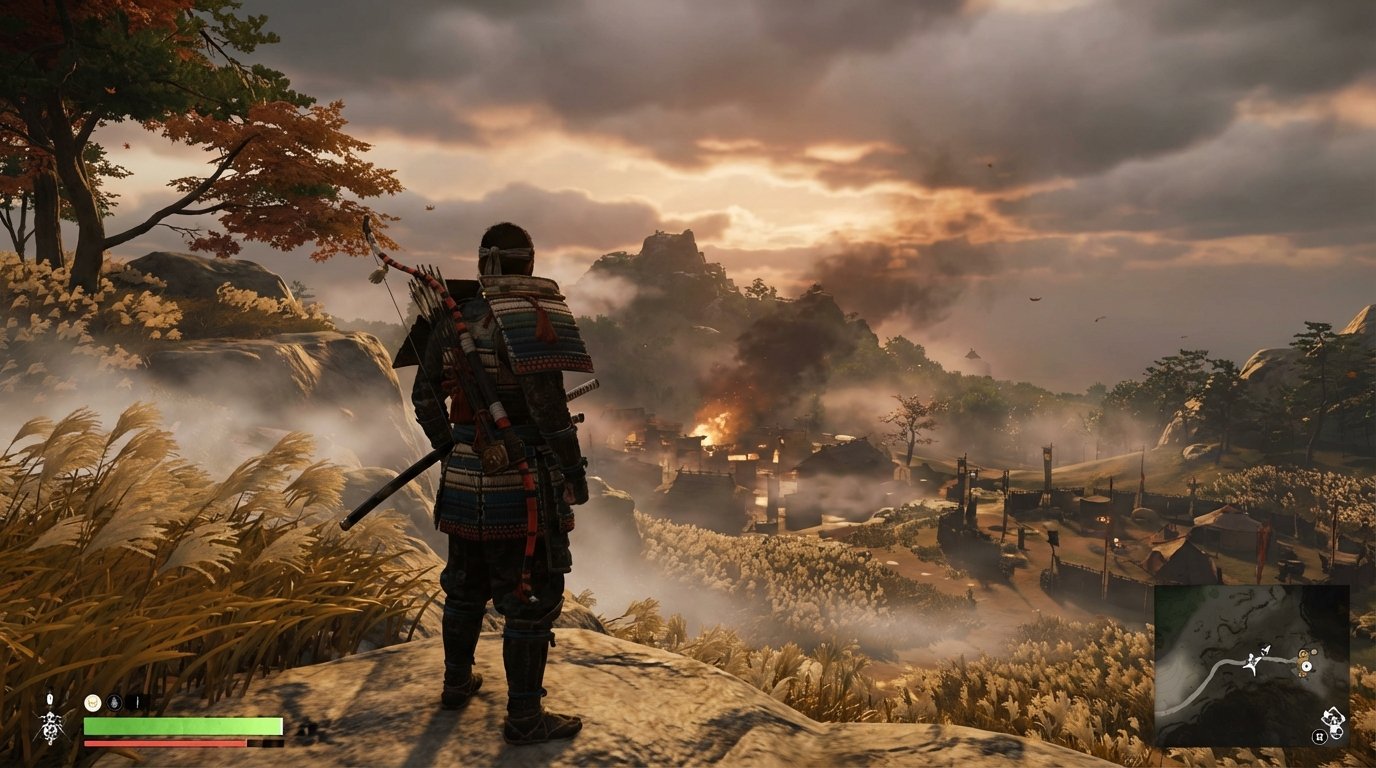Click the small gold dot beside the camp marker

click(1313, 652)
